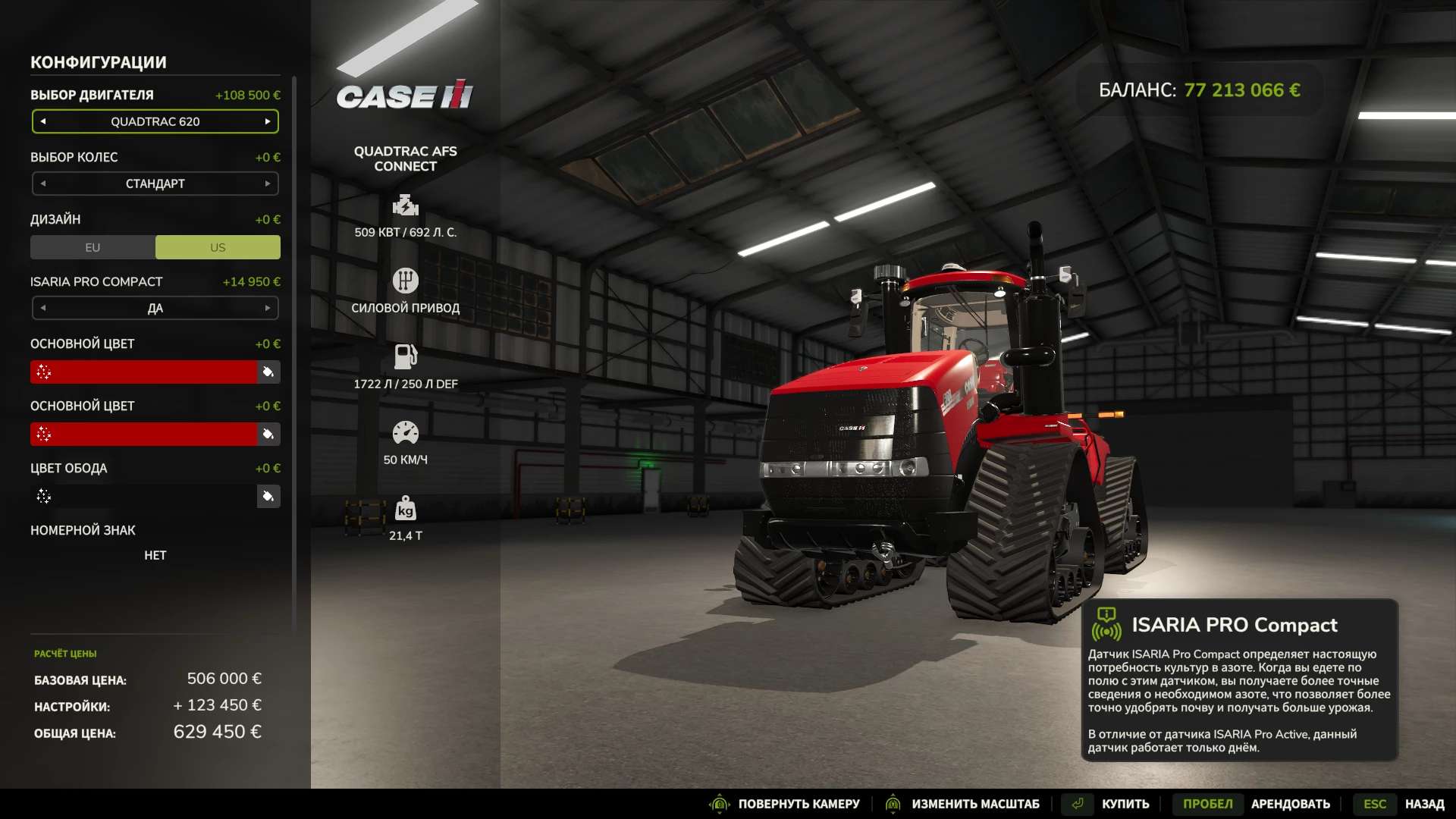1456x819 pixels.
Task: Click paint bucket for first main color
Action: 268,372
